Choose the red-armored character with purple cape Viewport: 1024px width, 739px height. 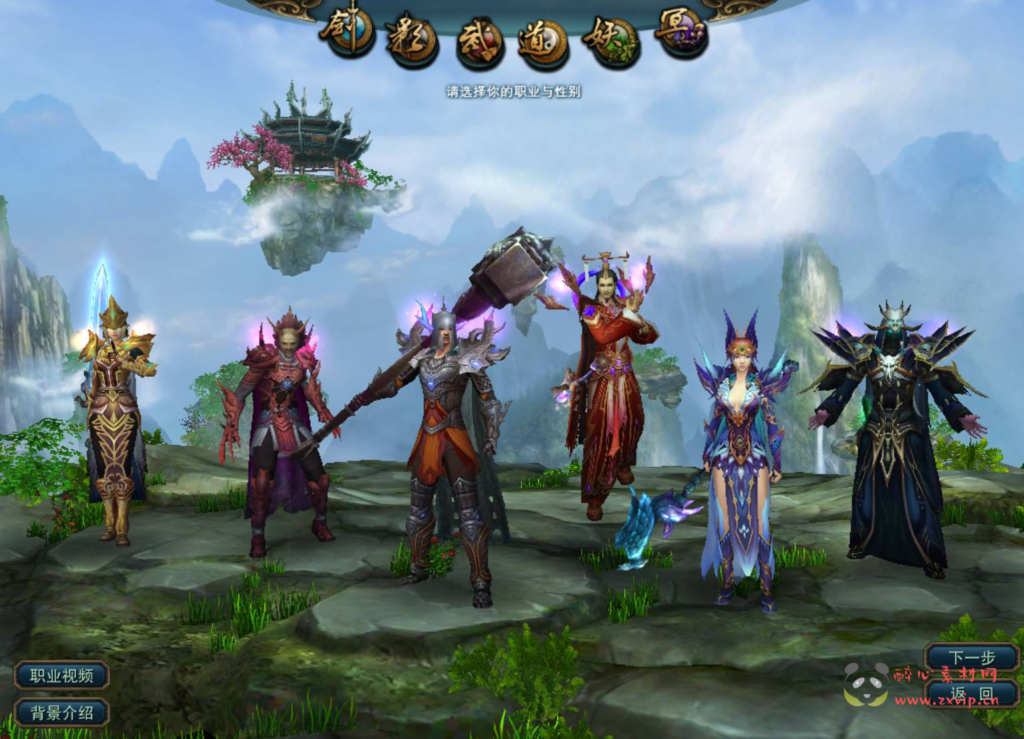tap(281, 430)
